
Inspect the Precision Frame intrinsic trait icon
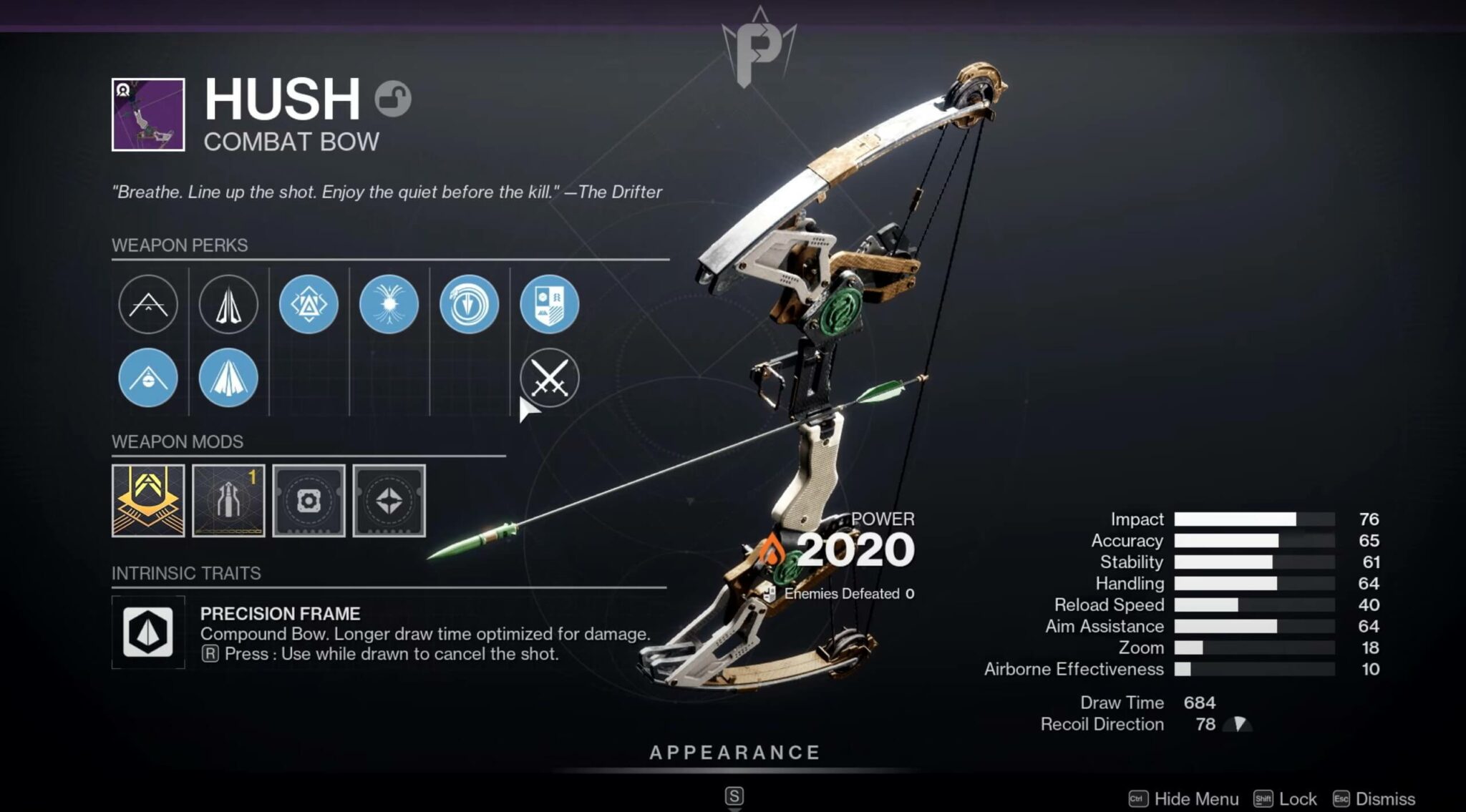point(148,632)
